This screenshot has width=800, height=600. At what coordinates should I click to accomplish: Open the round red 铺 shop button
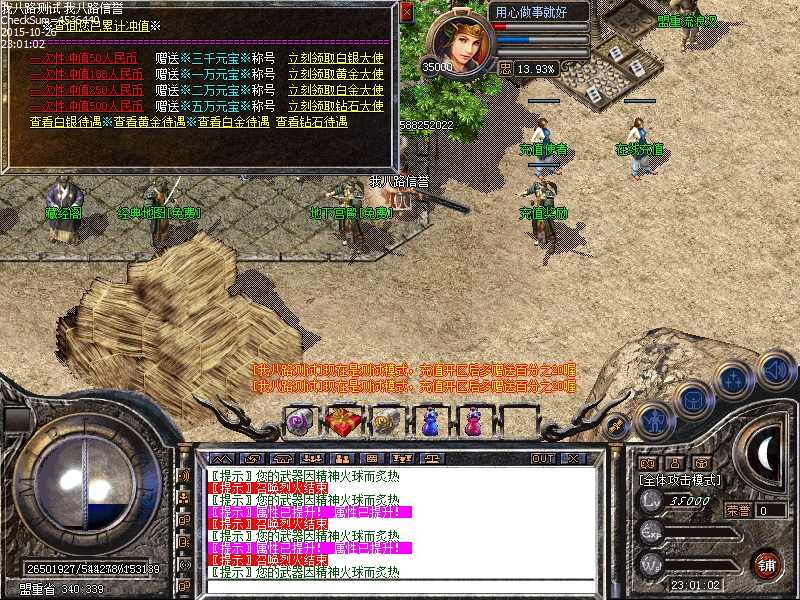pyautogui.click(x=767, y=563)
